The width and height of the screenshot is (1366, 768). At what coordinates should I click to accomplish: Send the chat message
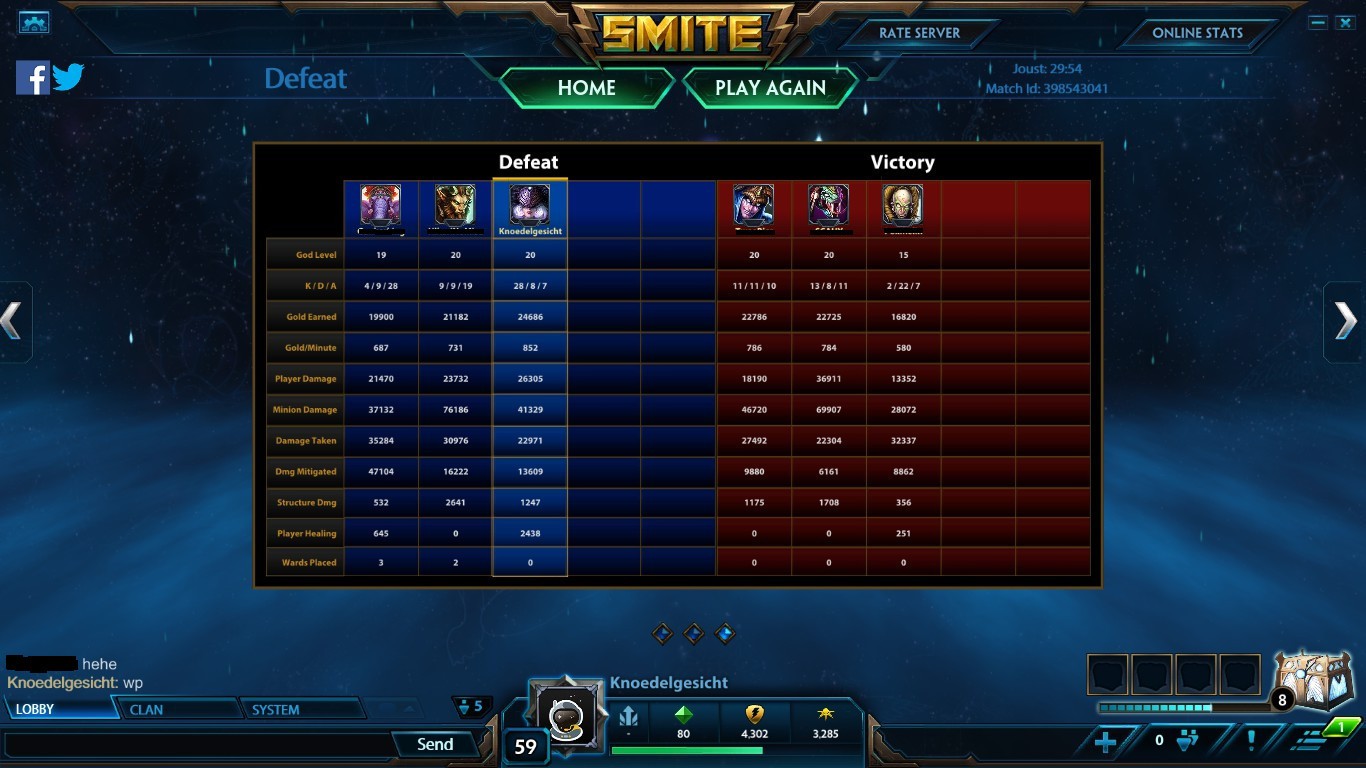435,744
